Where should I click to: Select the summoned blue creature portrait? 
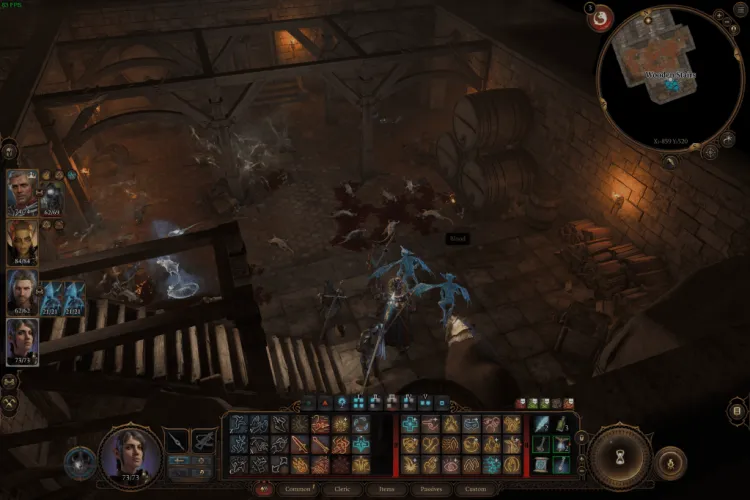pos(51,297)
